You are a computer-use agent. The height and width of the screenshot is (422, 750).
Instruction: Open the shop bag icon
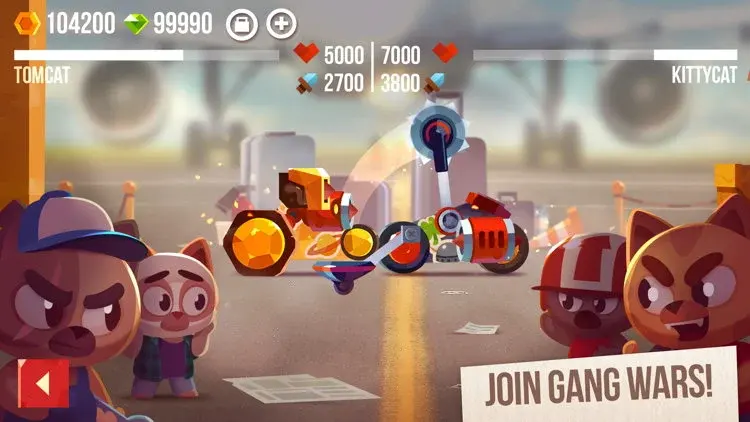[241, 23]
